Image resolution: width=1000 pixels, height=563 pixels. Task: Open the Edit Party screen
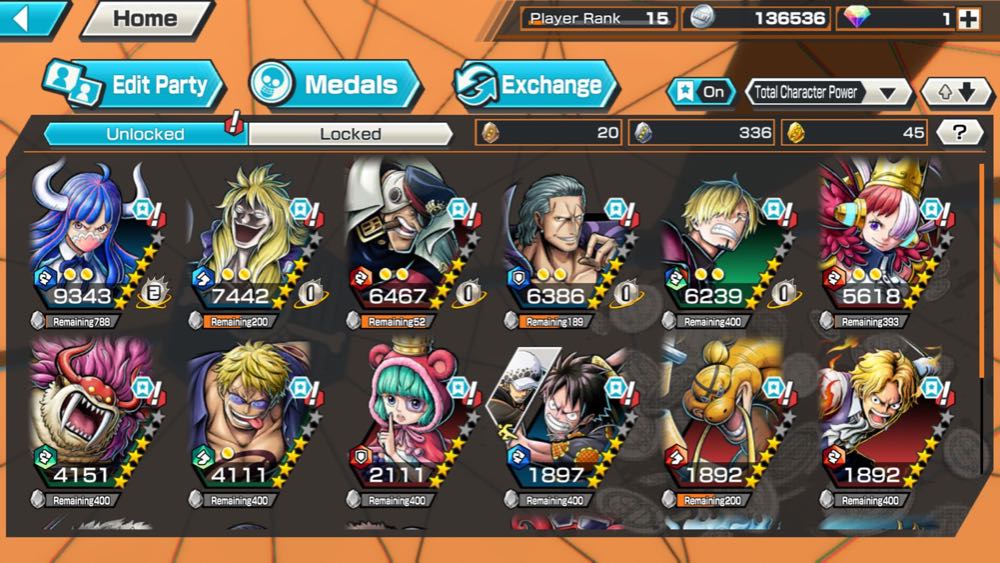click(x=135, y=85)
